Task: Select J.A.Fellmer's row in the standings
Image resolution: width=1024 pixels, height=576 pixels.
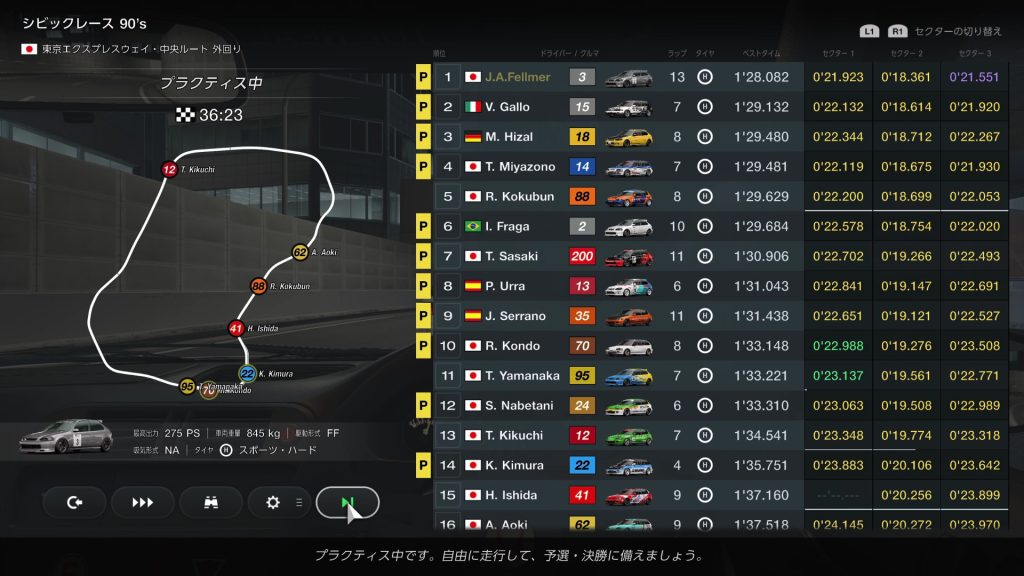Action: [620, 77]
